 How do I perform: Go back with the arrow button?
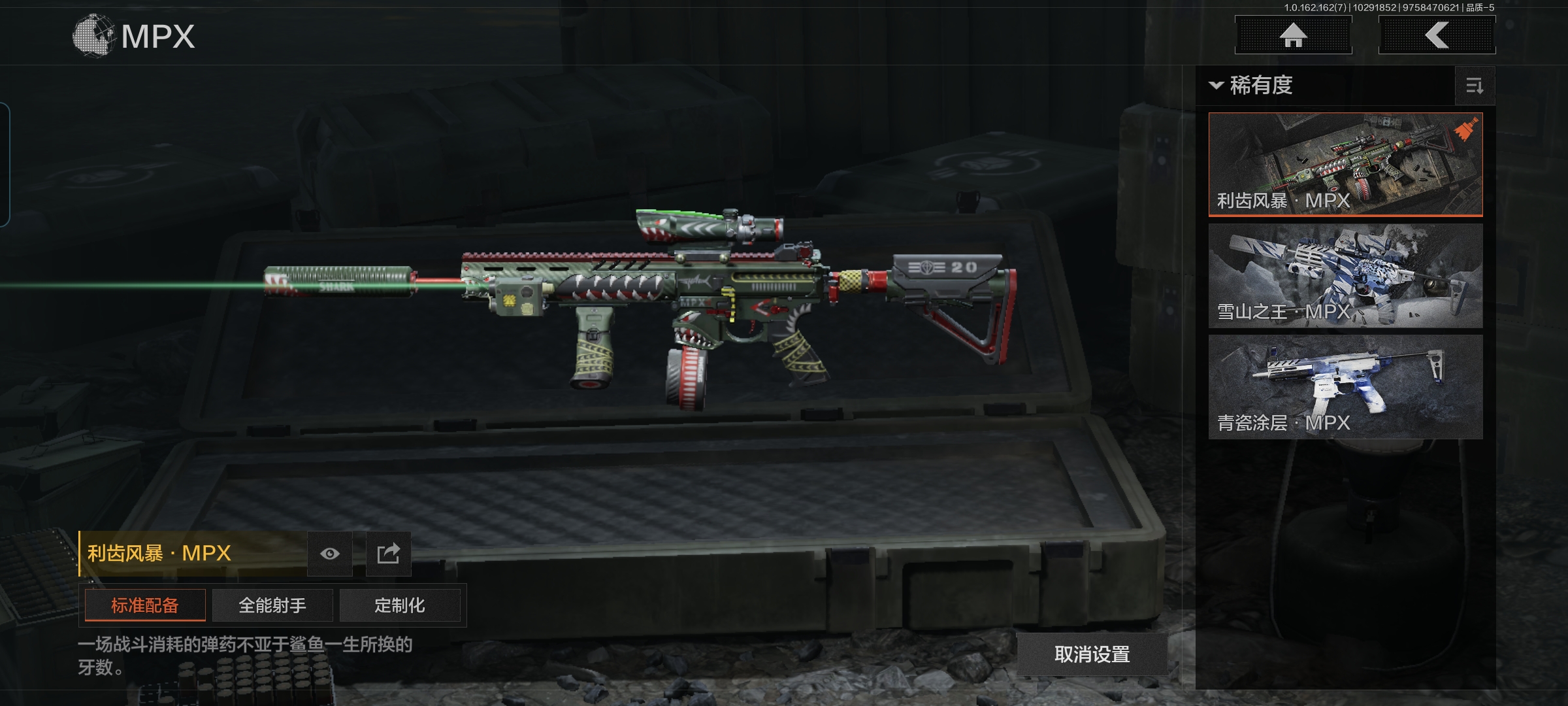tap(1437, 35)
